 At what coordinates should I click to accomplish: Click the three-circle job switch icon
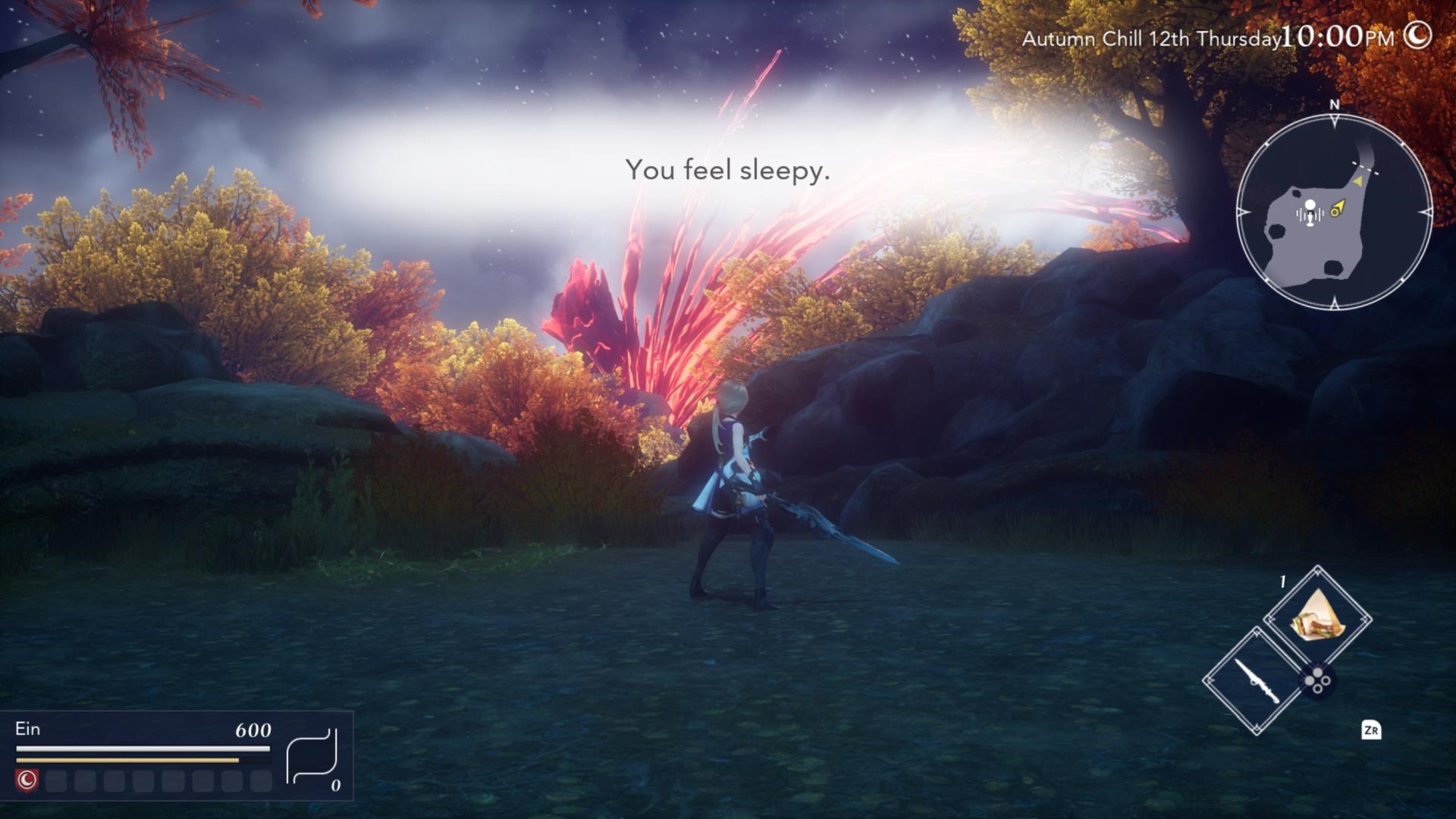1317,680
